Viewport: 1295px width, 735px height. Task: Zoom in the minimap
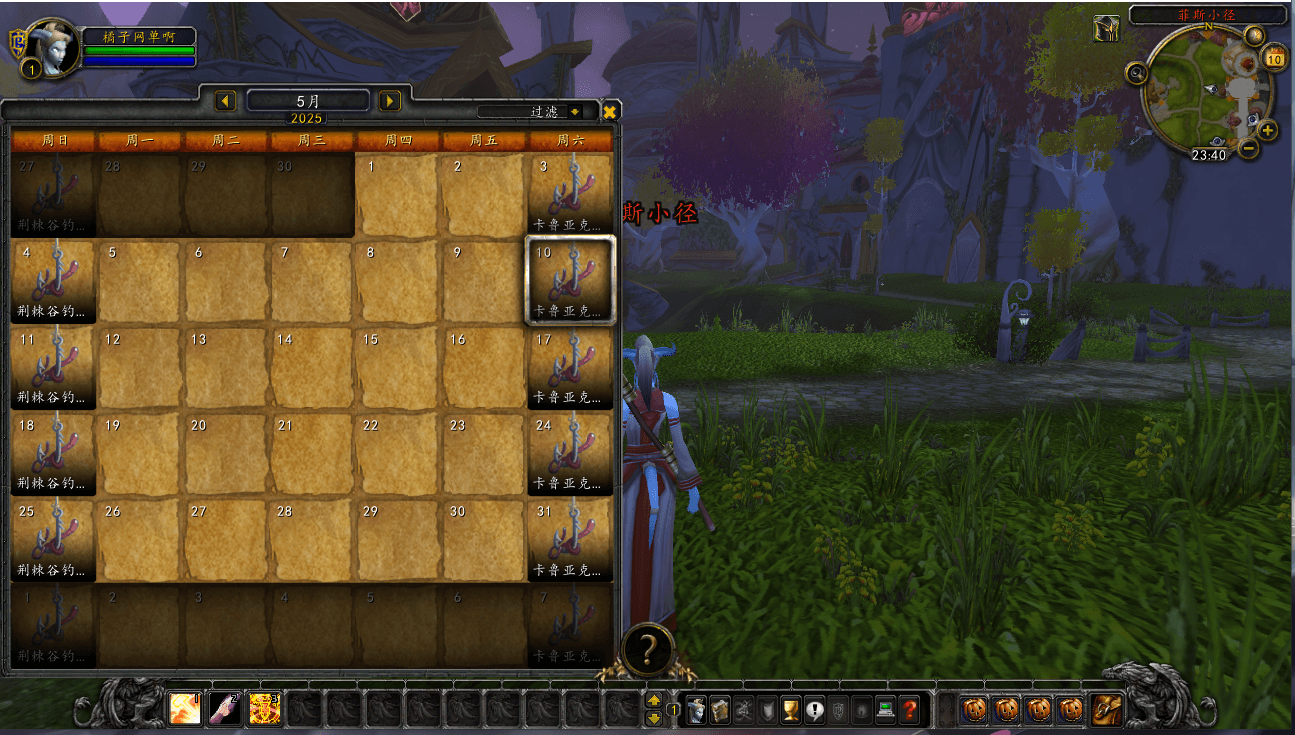(1267, 131)
